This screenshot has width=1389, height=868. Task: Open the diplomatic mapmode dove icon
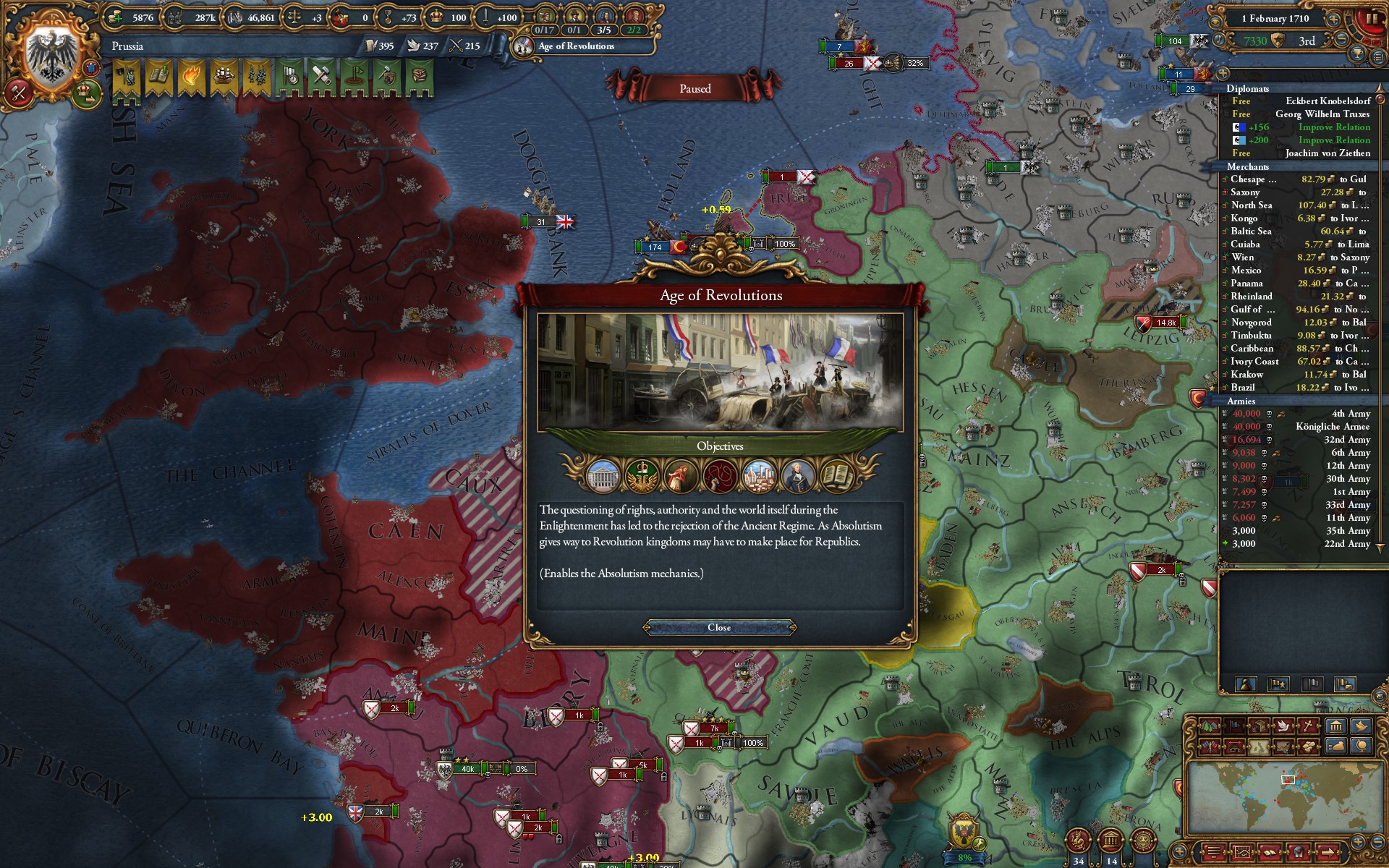(x=1283, y=726)
